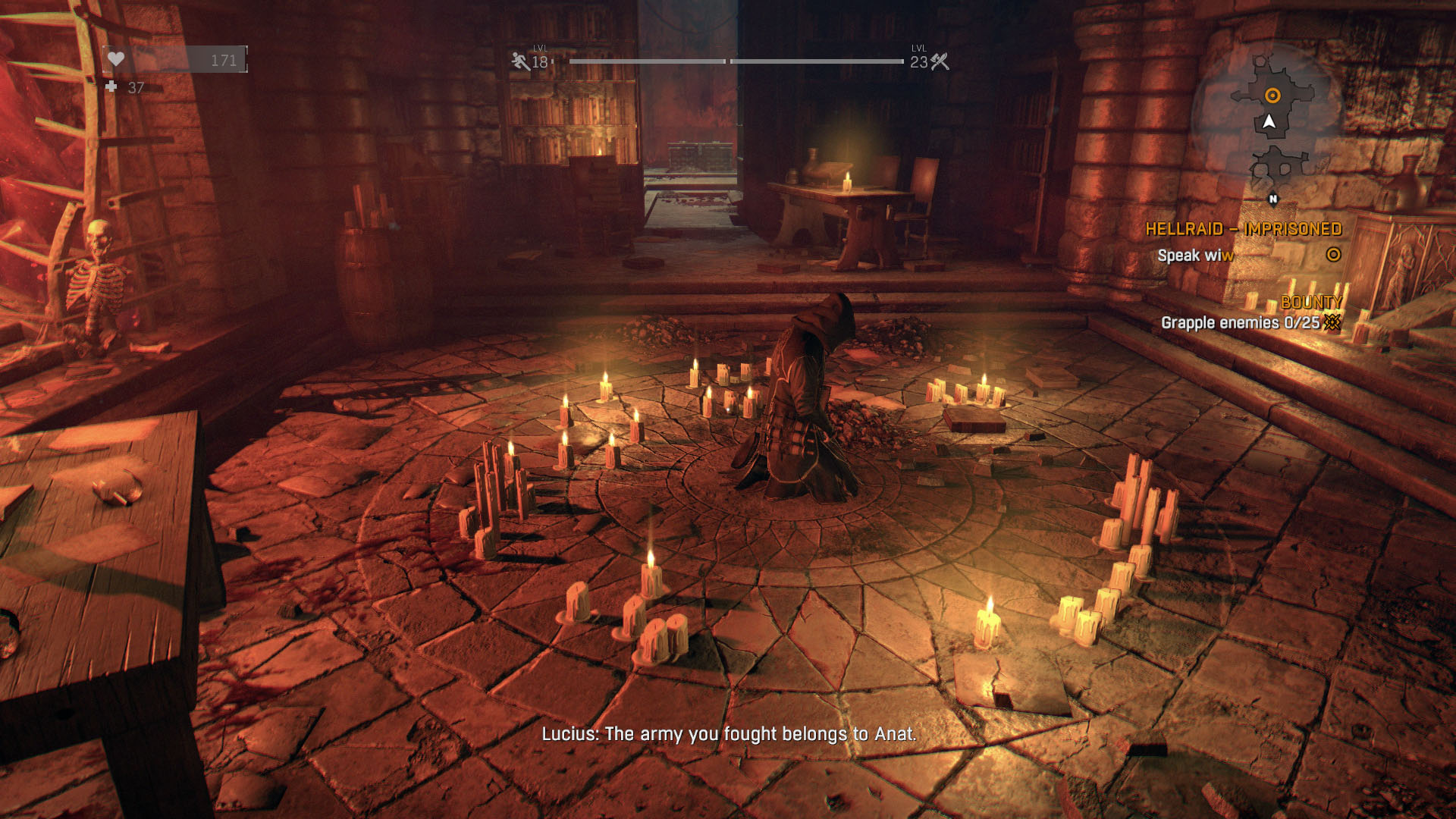Image resolution: width=1456 pixels, height=819 pixels.
Task: Click the running figure agility level icon
Action: coord(520,61)
